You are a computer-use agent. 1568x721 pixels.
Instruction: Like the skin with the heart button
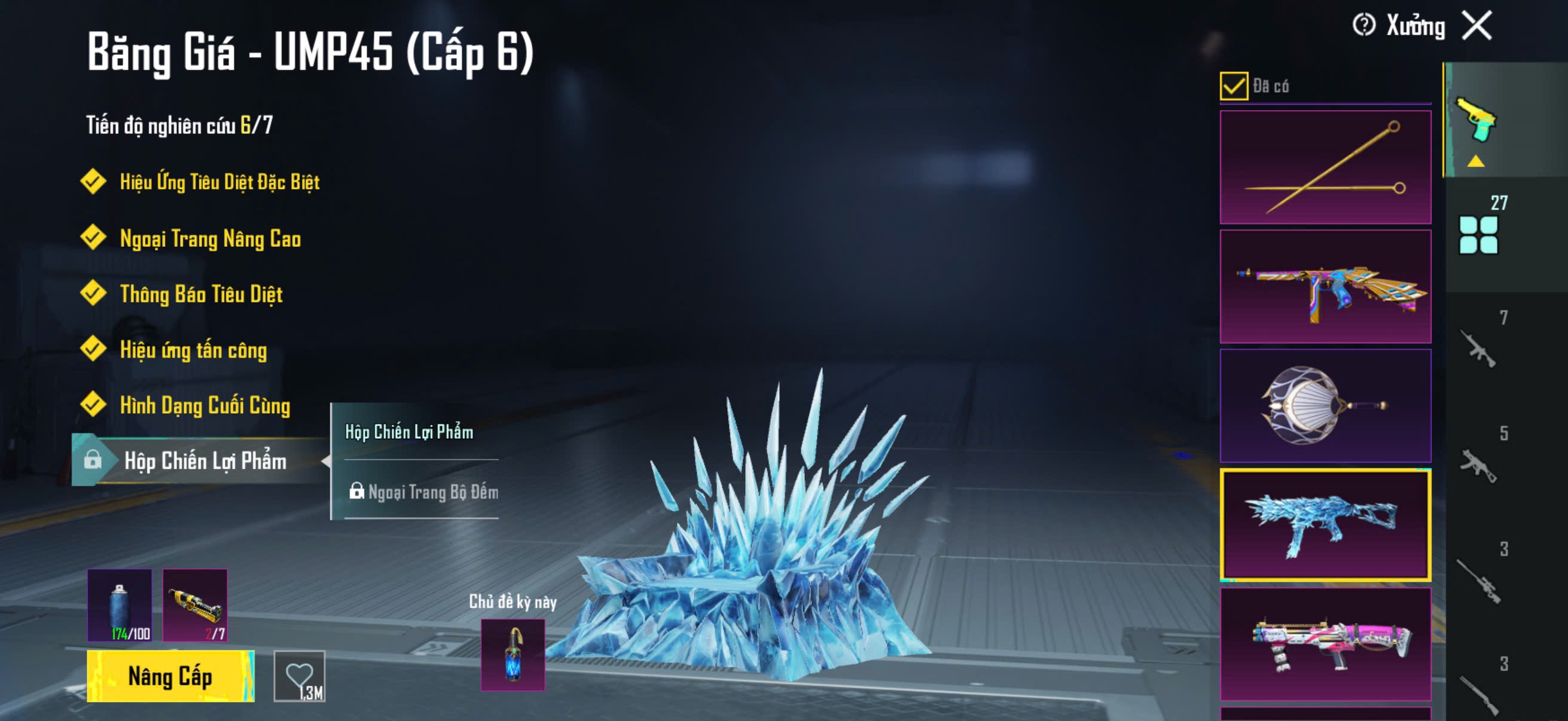point(300,676)
